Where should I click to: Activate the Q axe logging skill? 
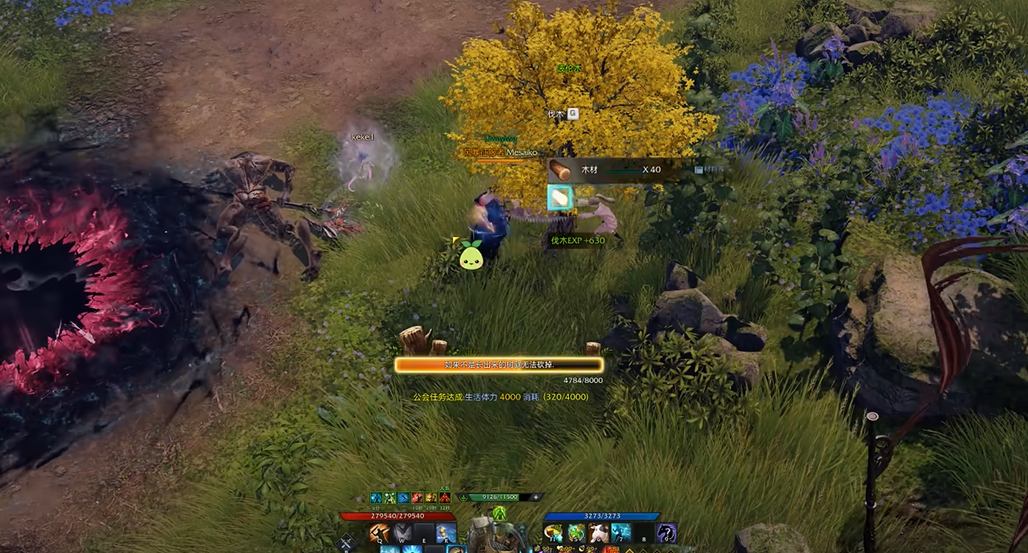point(380,533)
